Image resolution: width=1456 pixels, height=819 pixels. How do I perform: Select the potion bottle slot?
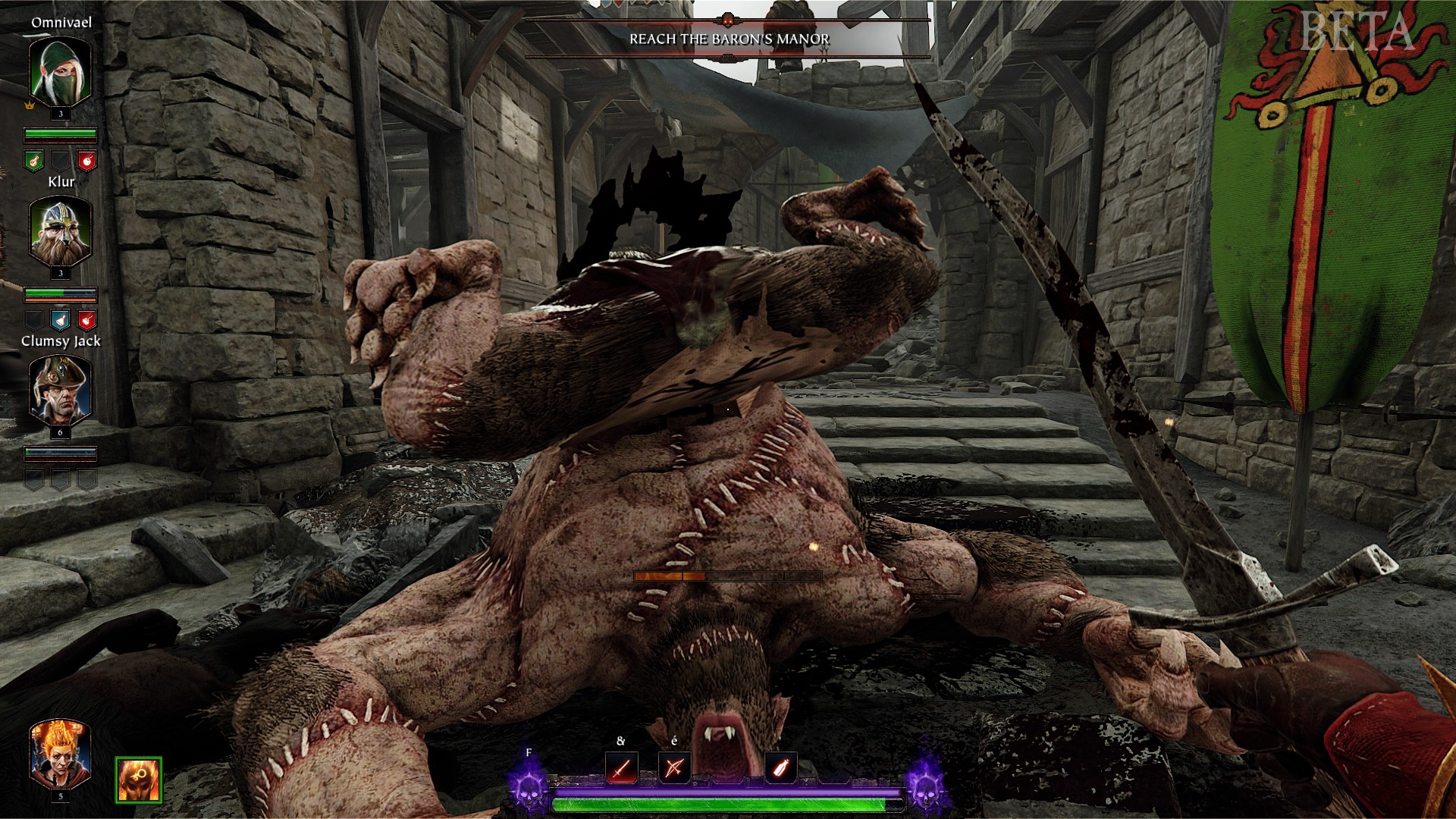tap(780, 768)
